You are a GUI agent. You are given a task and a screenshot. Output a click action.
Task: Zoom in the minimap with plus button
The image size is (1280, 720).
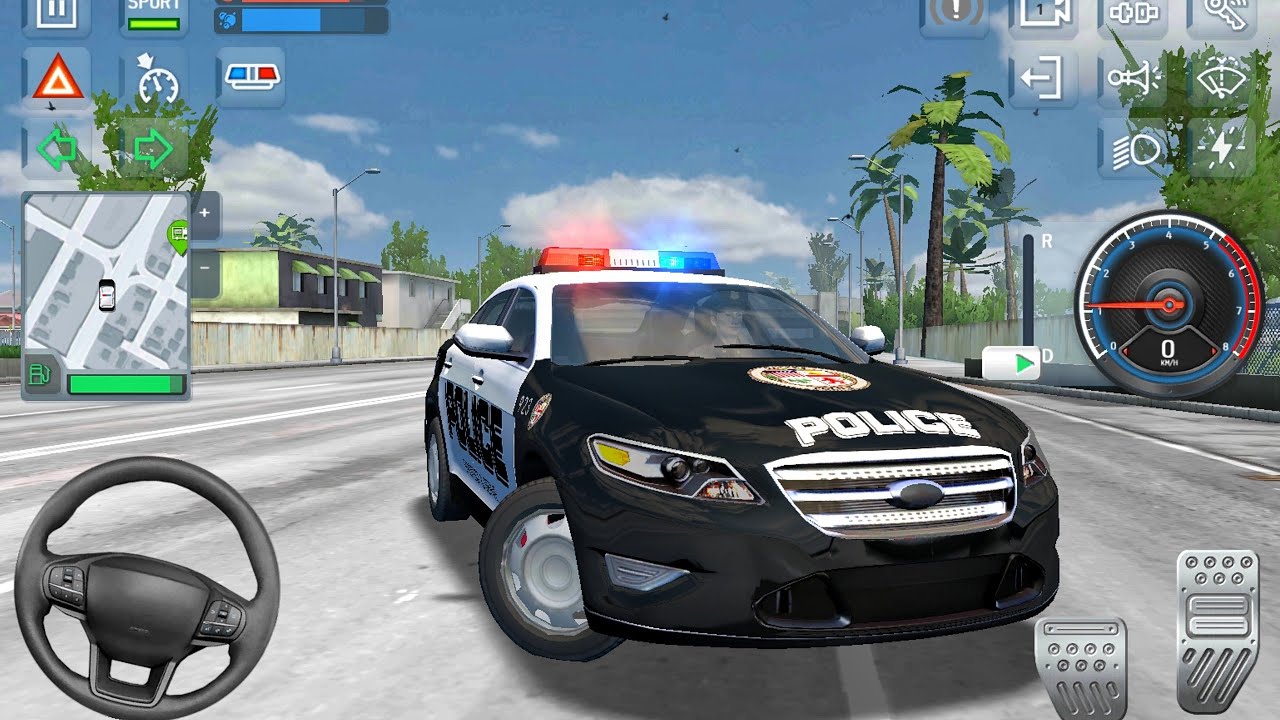pyautogui.click(x=204, y=214)
